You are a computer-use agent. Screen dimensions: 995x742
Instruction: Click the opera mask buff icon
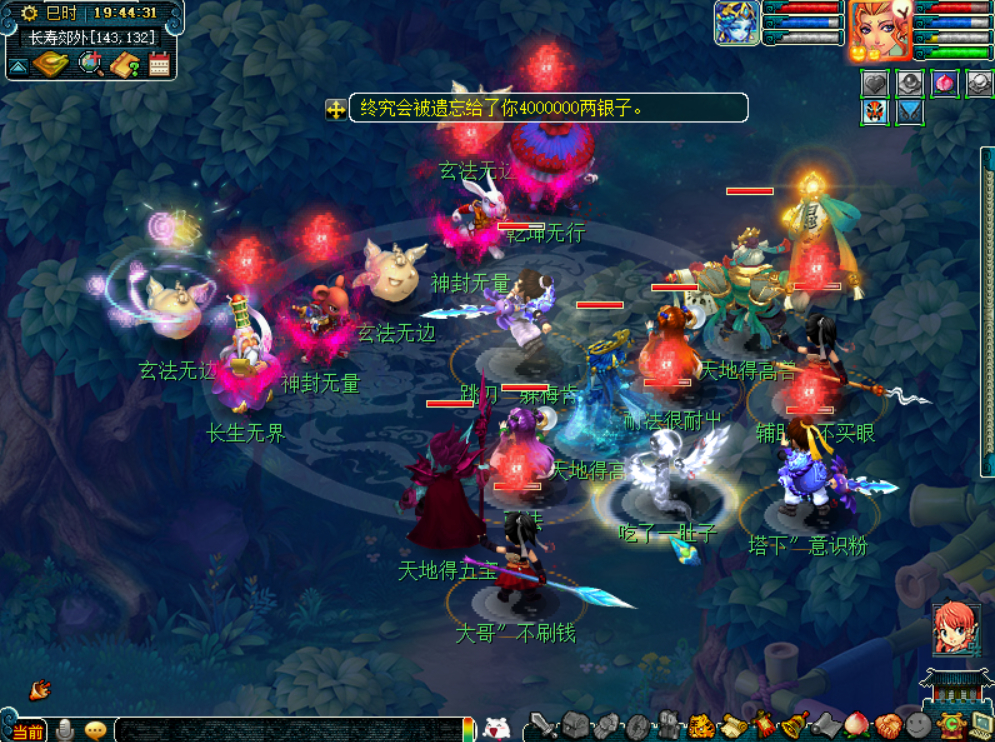coord(875,111)
